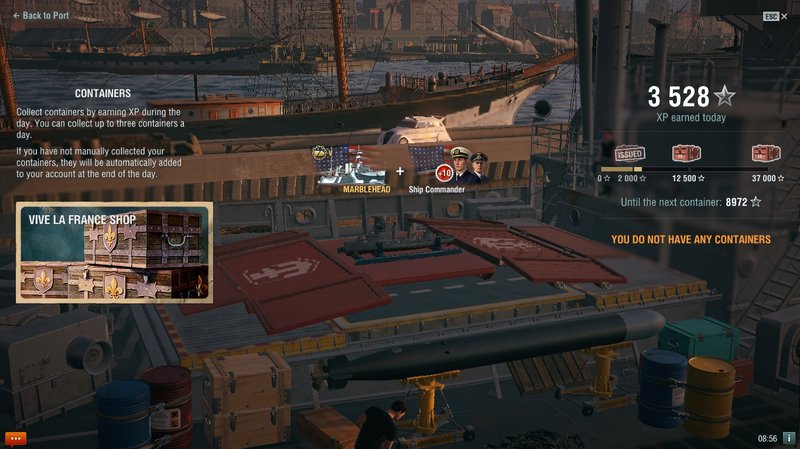
Task: Go back to Port
Action: (40, 16)
